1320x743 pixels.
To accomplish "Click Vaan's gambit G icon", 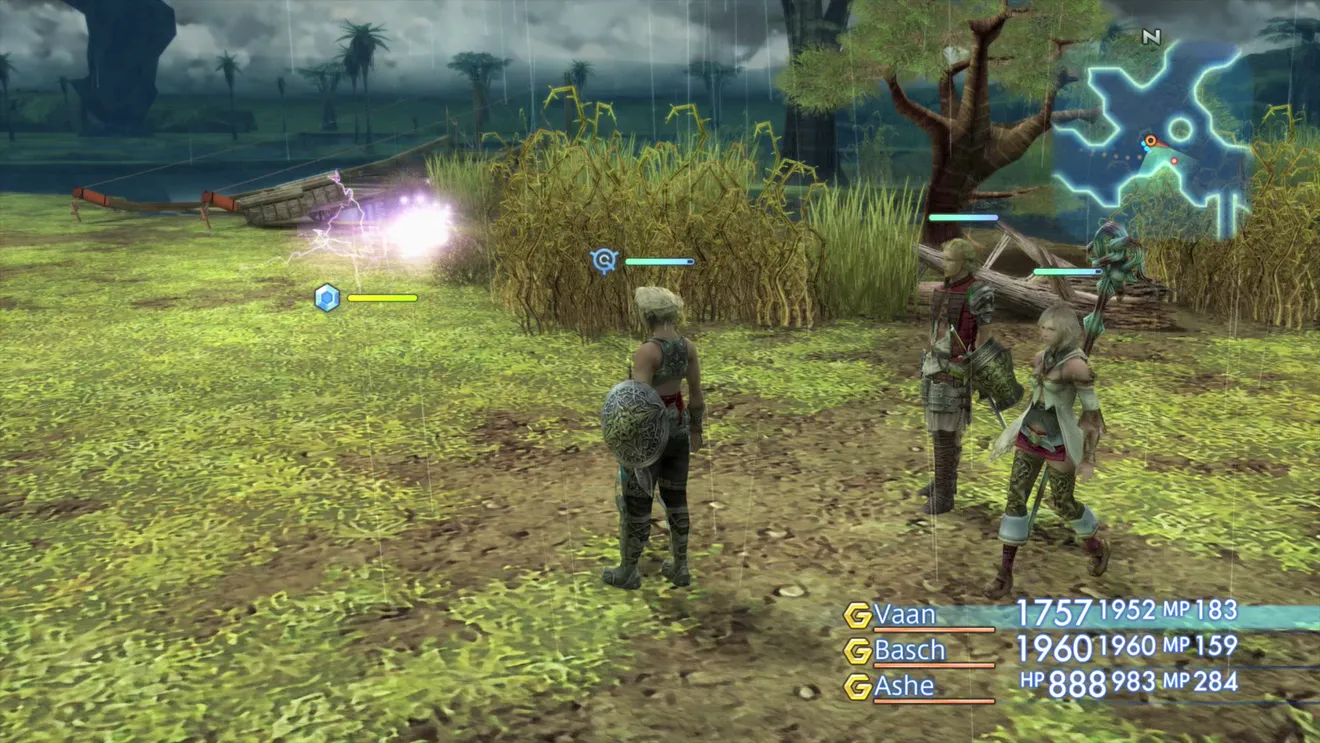I will (x=858, y=616).
